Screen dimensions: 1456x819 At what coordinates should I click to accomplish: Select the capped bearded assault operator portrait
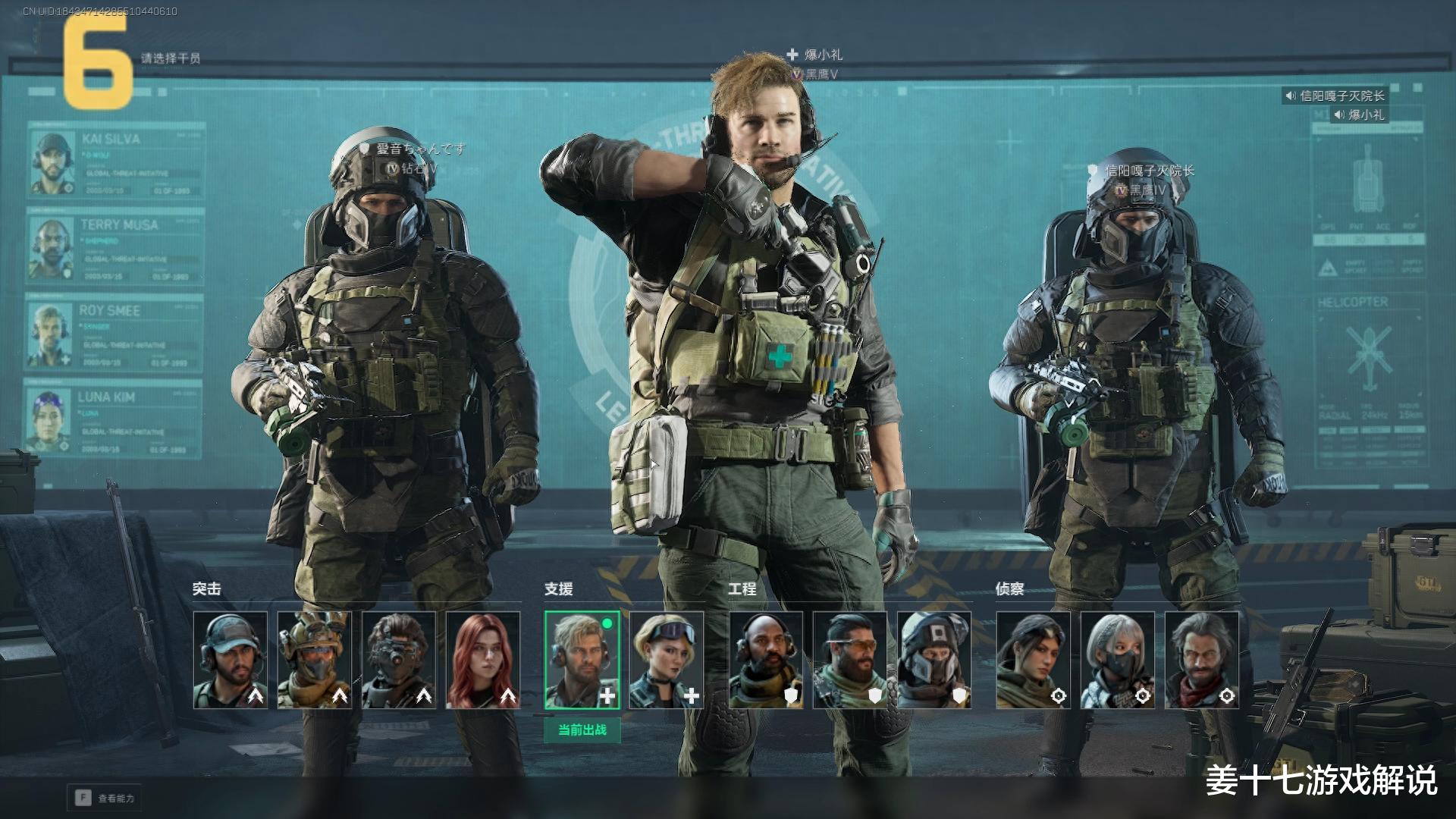(x=231, y=660)
